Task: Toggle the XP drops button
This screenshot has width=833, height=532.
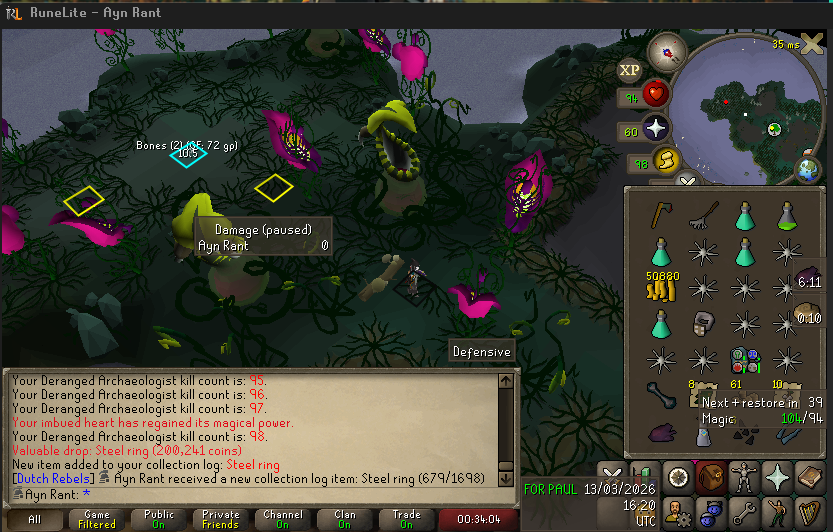Action: click(629, 69)
